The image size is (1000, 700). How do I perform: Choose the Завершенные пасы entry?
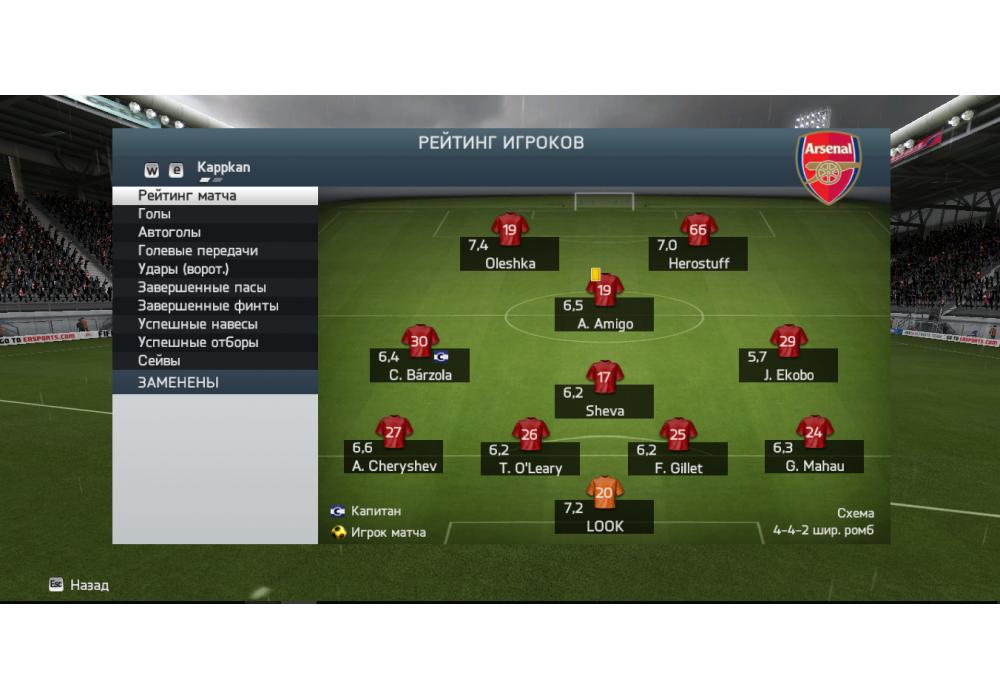click(215, 288)
